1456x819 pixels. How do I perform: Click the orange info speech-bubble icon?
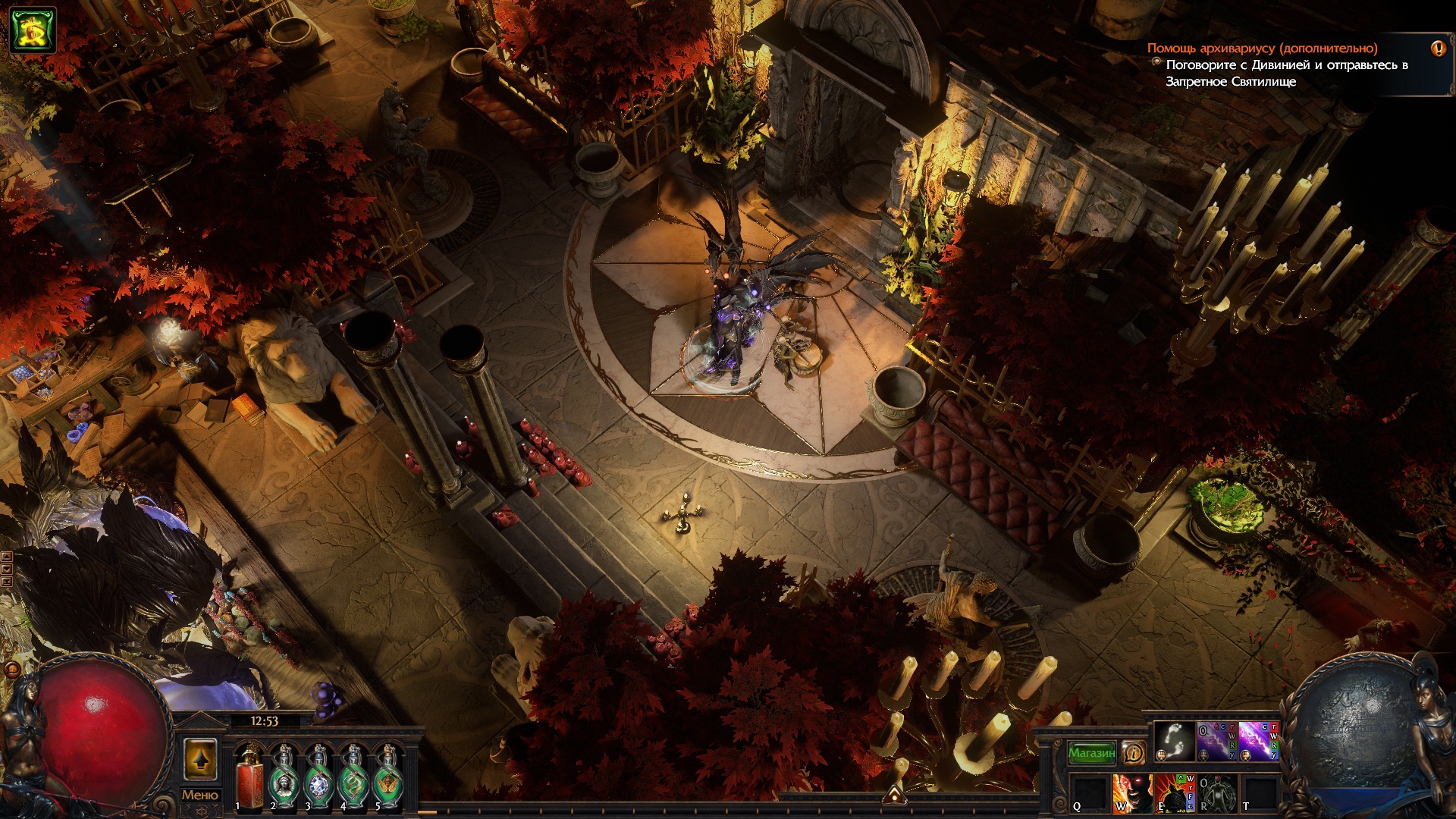click(1134, 752)
